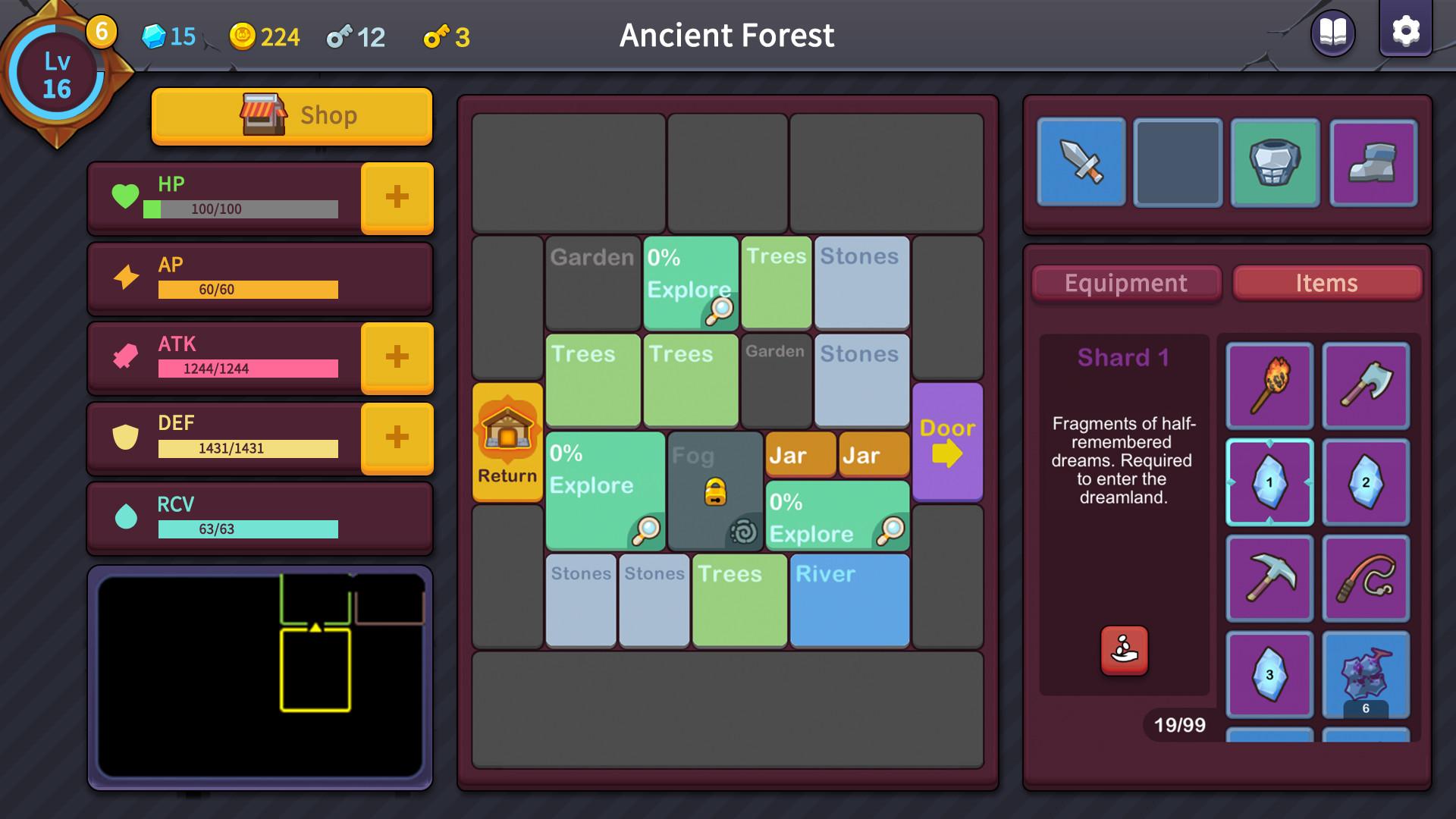Switch to the Items tab

[1327, 283]
